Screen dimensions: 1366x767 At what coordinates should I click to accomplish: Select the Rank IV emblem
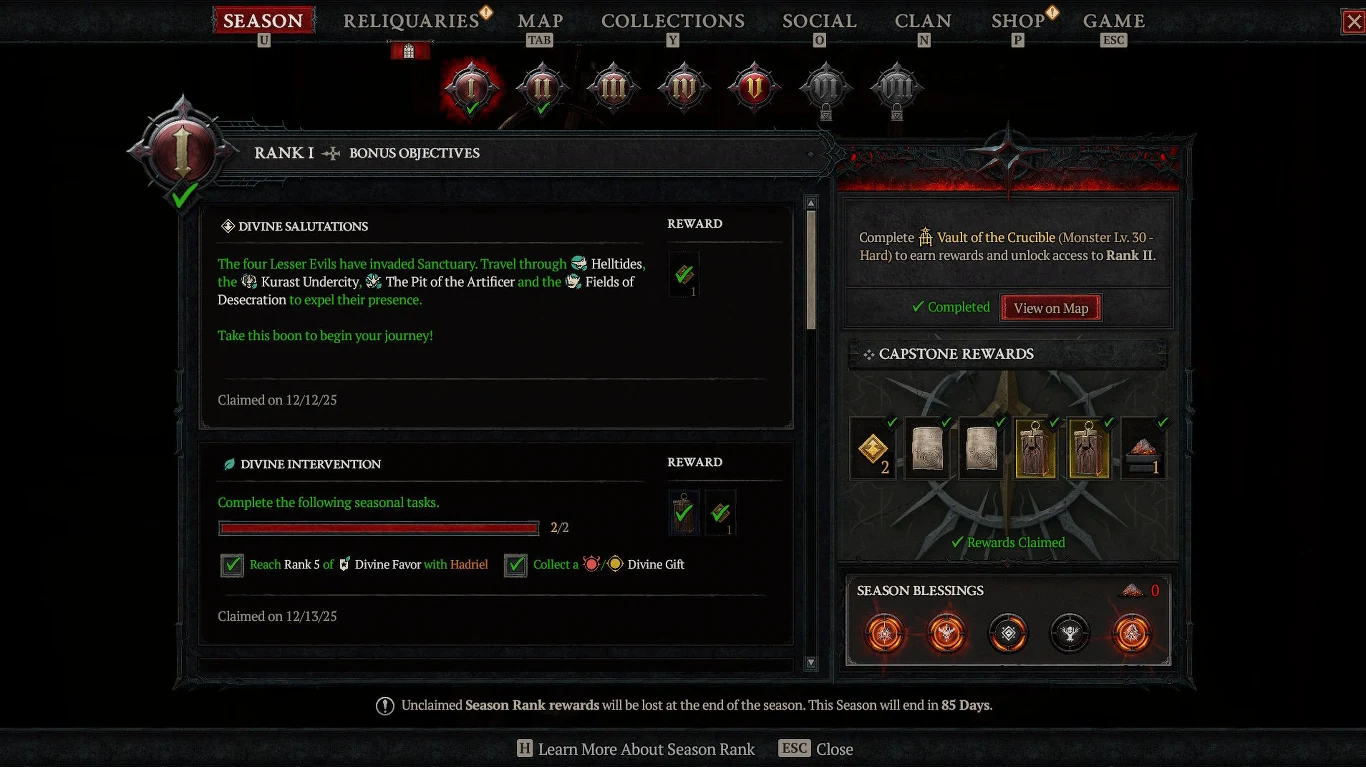(683, 88)
